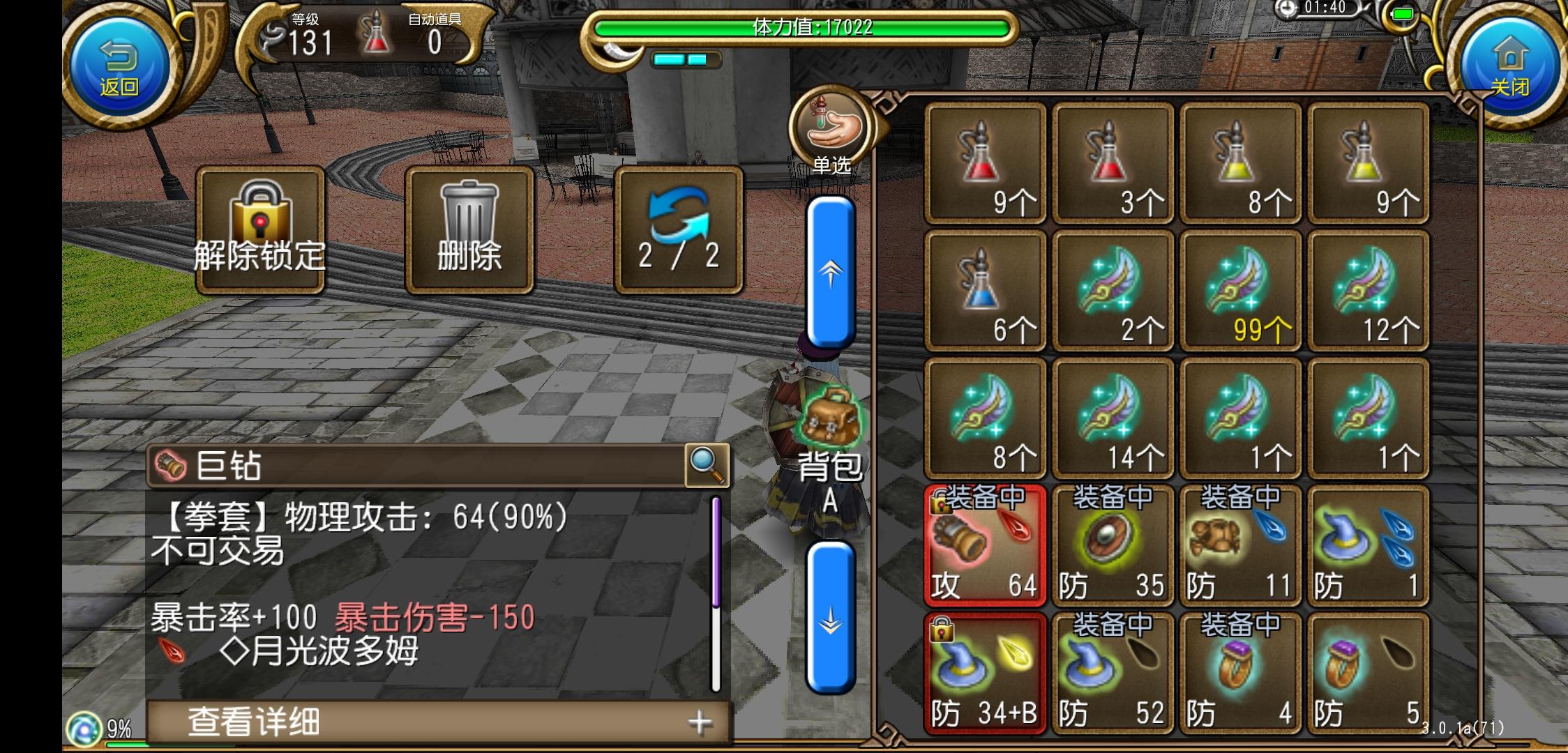This screenshot has width=1568, height=753.
Task: Click the magnifying glass next to 巨钻
Action: coord(707,464)
